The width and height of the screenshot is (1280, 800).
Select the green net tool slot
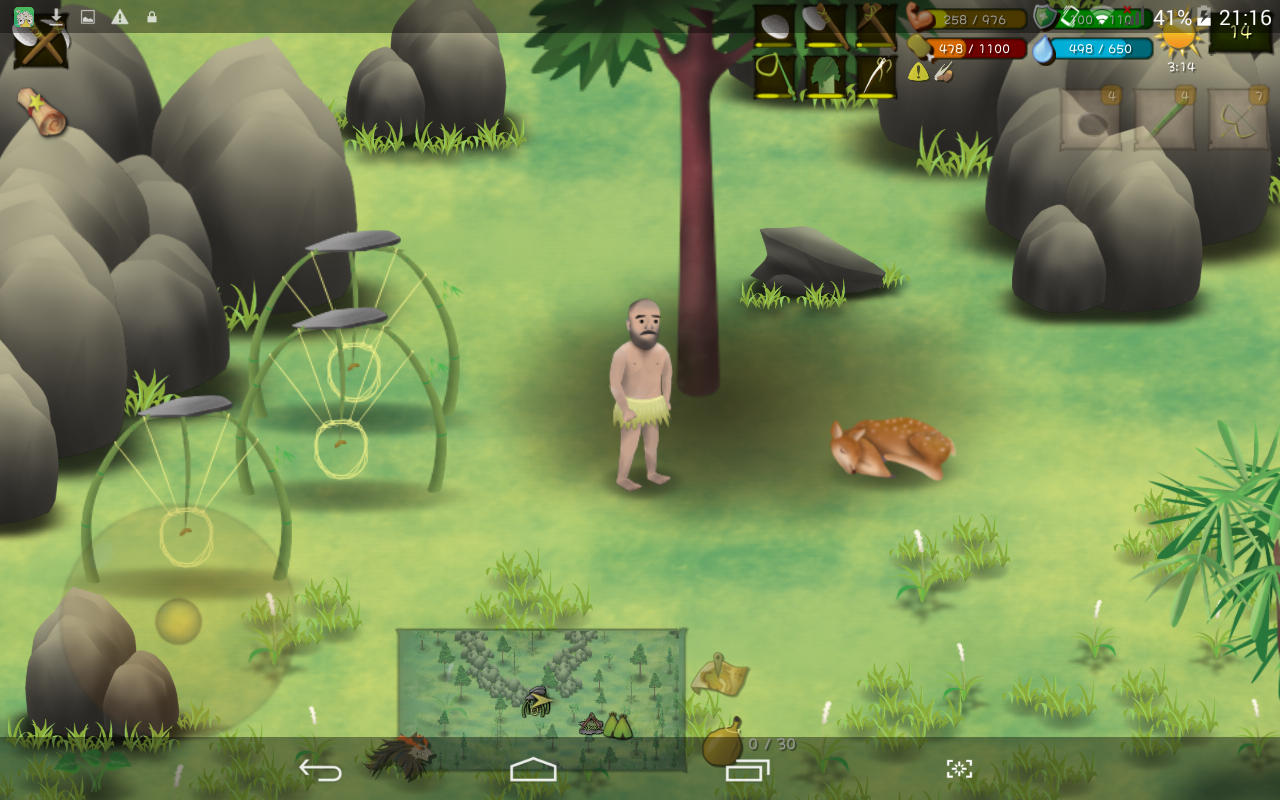[x=774, y=76]
